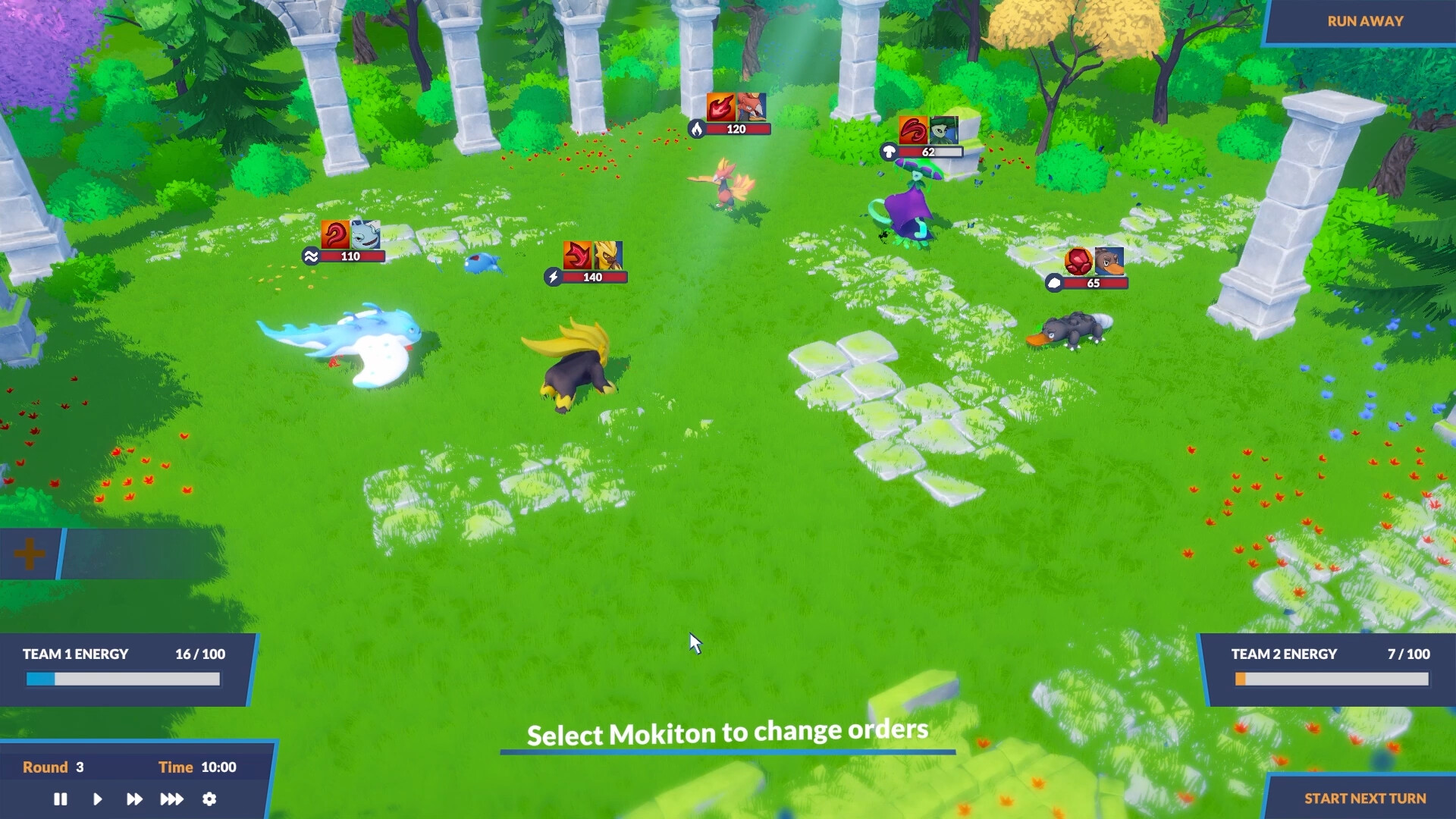Open the battle settings gear
This screenshot has width=1456, height=819.
click(x=209, y=799)
